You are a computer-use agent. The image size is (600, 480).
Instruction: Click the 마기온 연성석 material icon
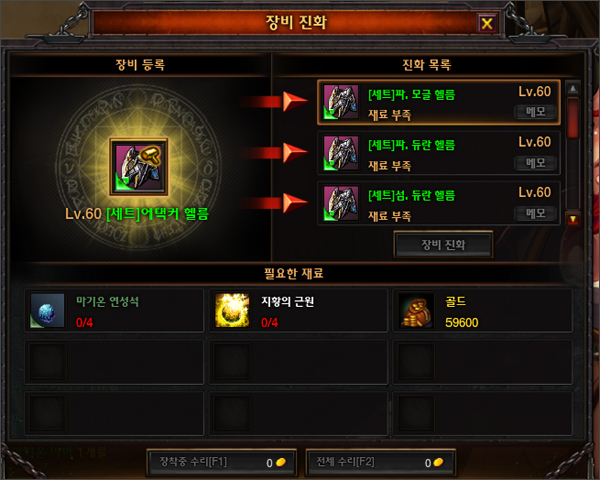click(48, 310)
